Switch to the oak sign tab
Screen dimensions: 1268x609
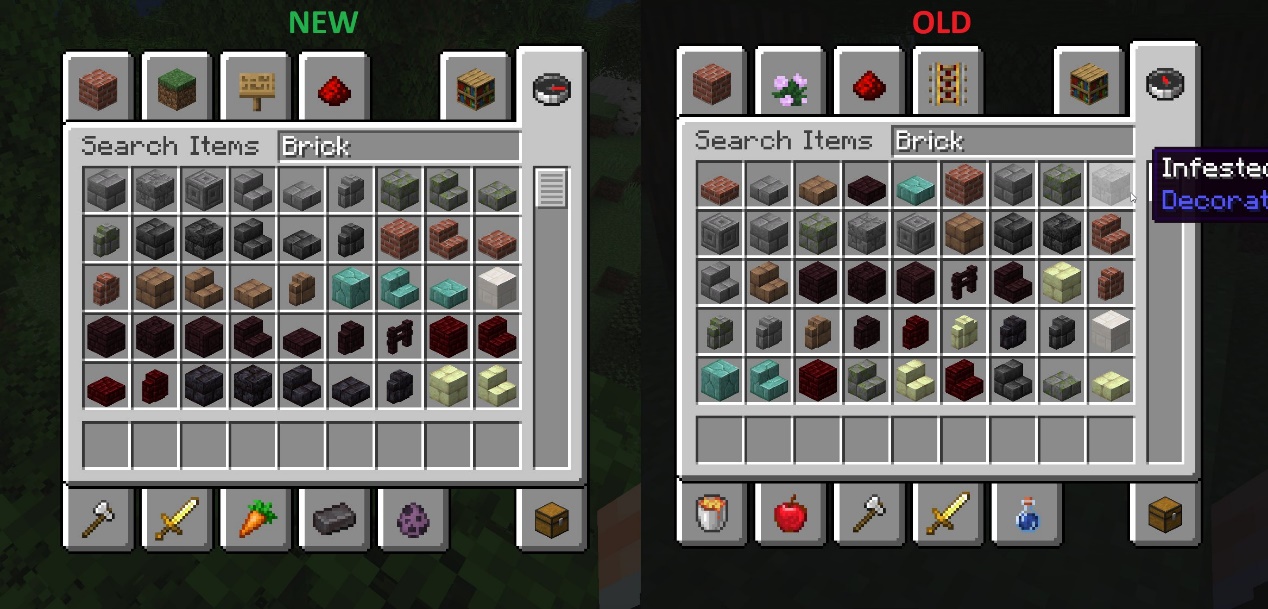255,89
